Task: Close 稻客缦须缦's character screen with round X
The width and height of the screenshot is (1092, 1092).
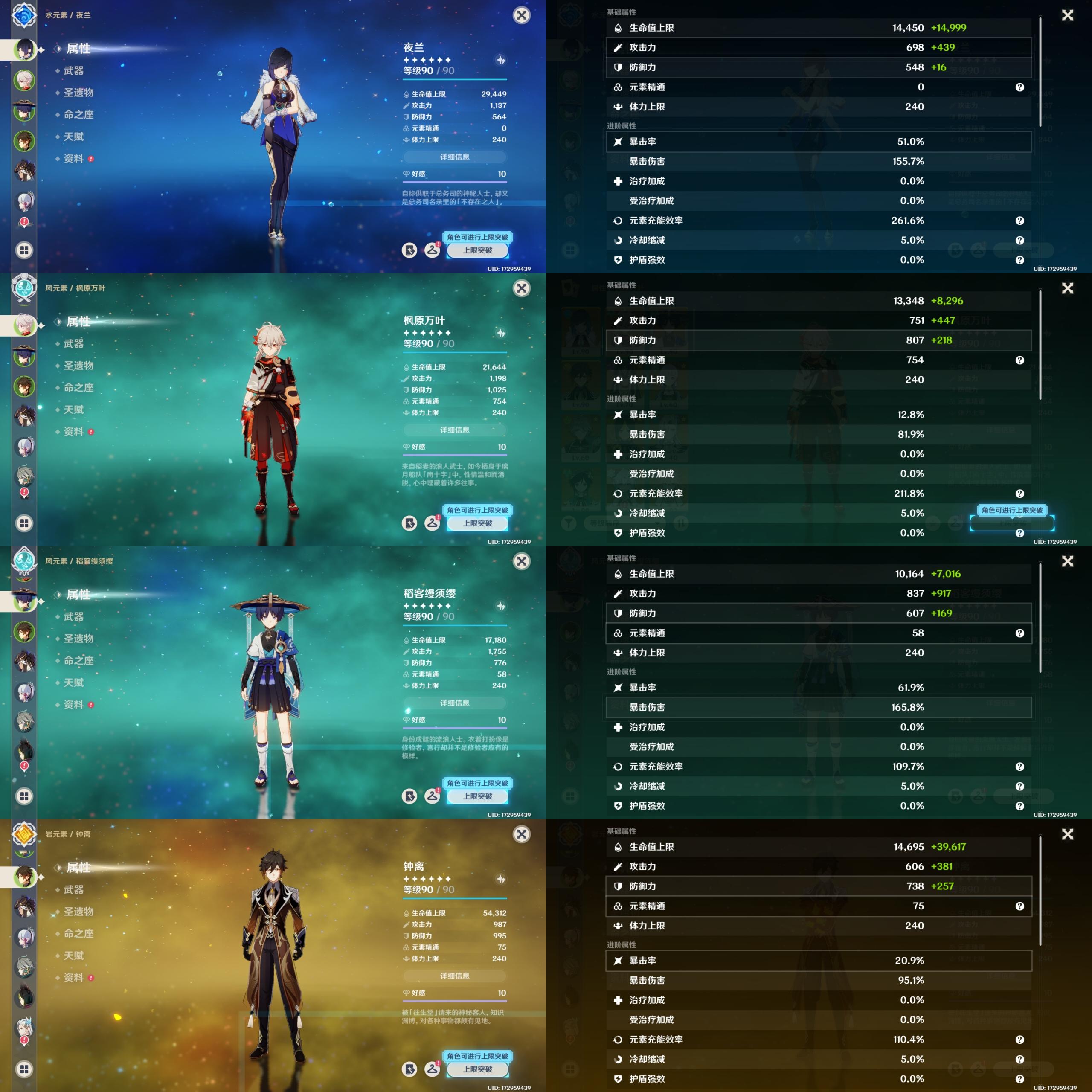Action: click(x=521, y=561)
